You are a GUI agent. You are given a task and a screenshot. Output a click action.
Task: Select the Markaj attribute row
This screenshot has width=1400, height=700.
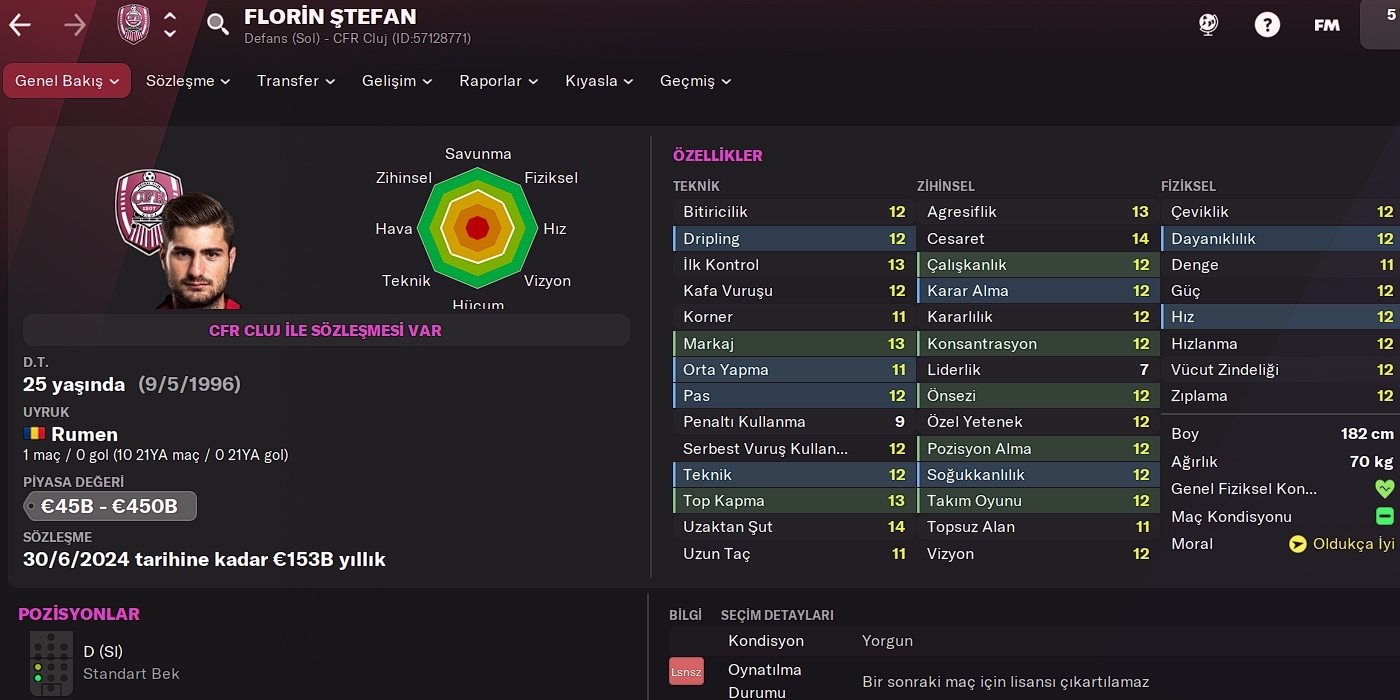click(793, 343)
